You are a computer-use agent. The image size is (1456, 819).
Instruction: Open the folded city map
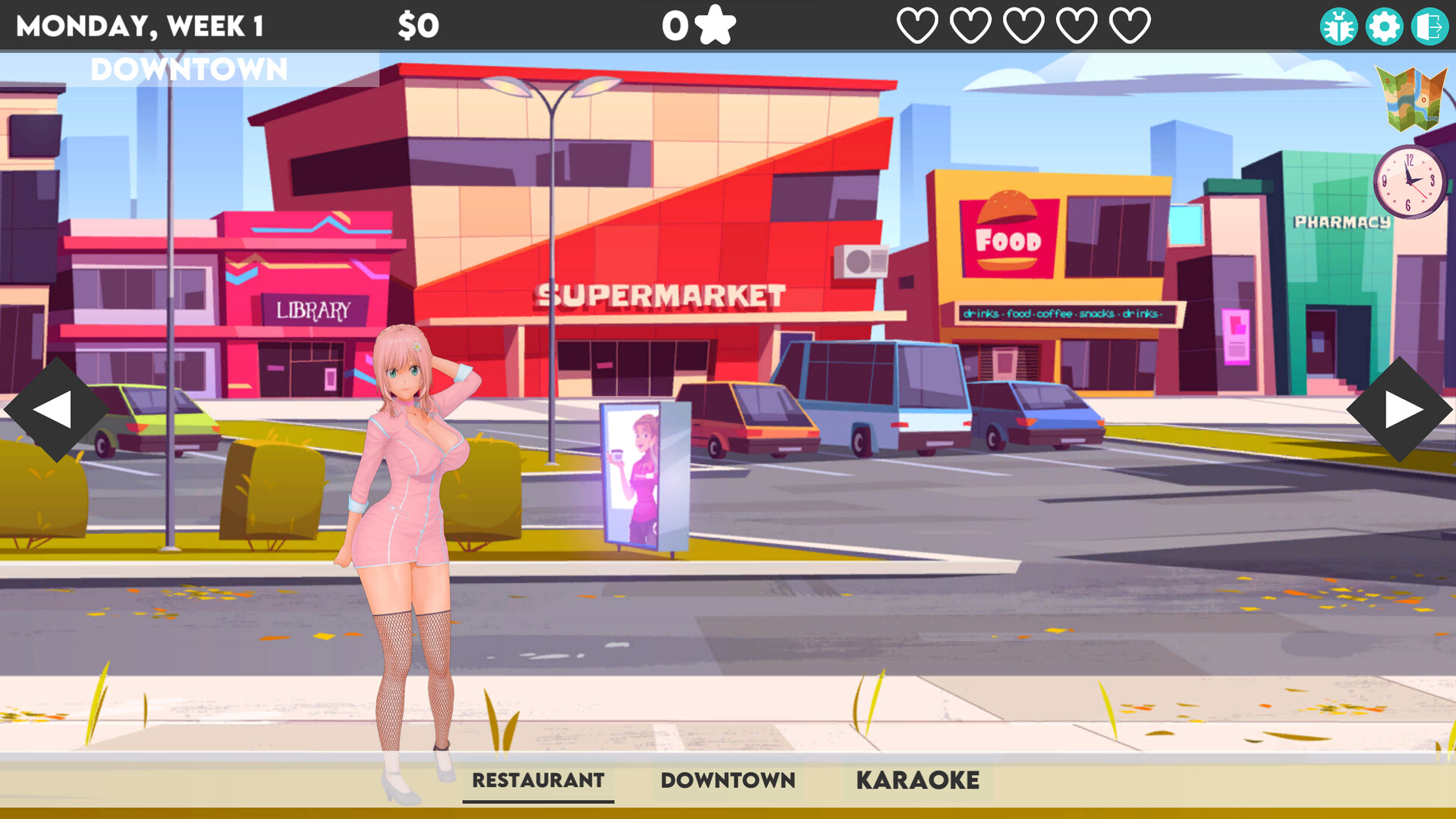1412,99
